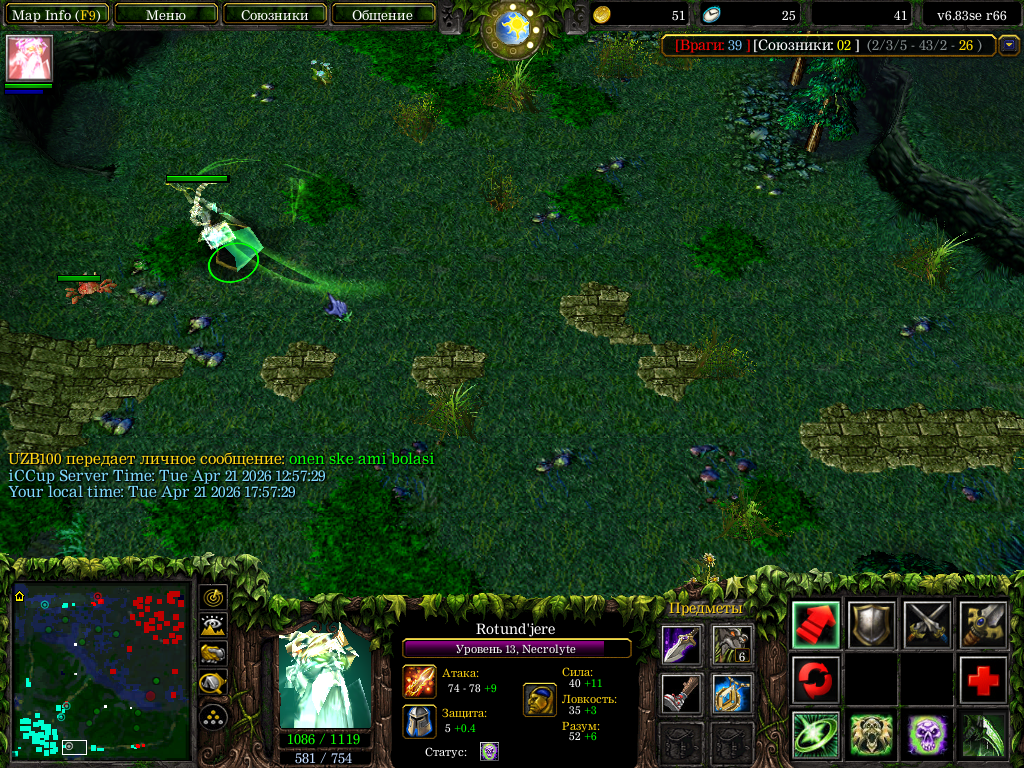
Task: Toggle formation movement button
Action: [x=214, y=716]
